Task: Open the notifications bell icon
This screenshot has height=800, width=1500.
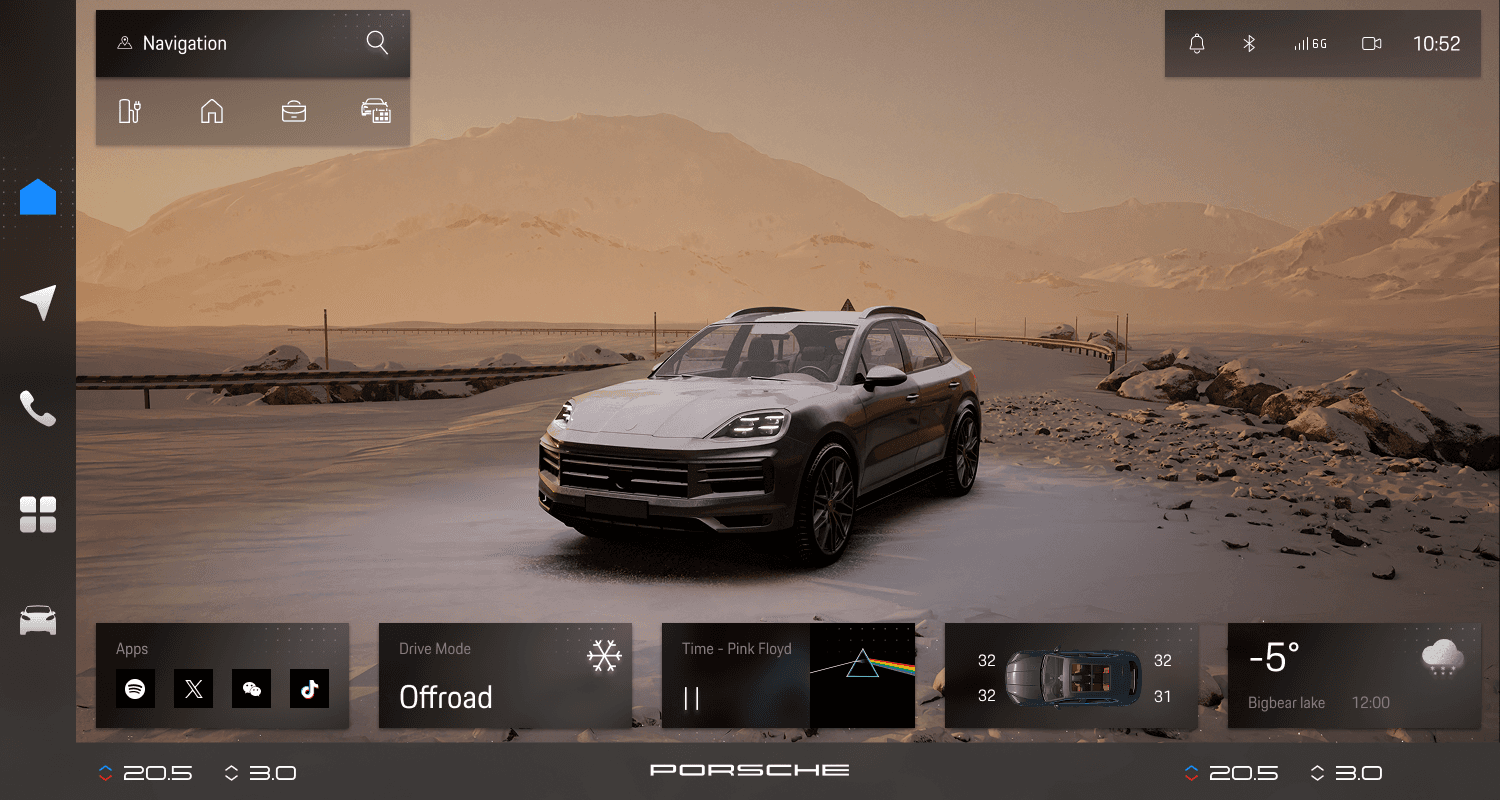Action: click(x=1196, y=44)
